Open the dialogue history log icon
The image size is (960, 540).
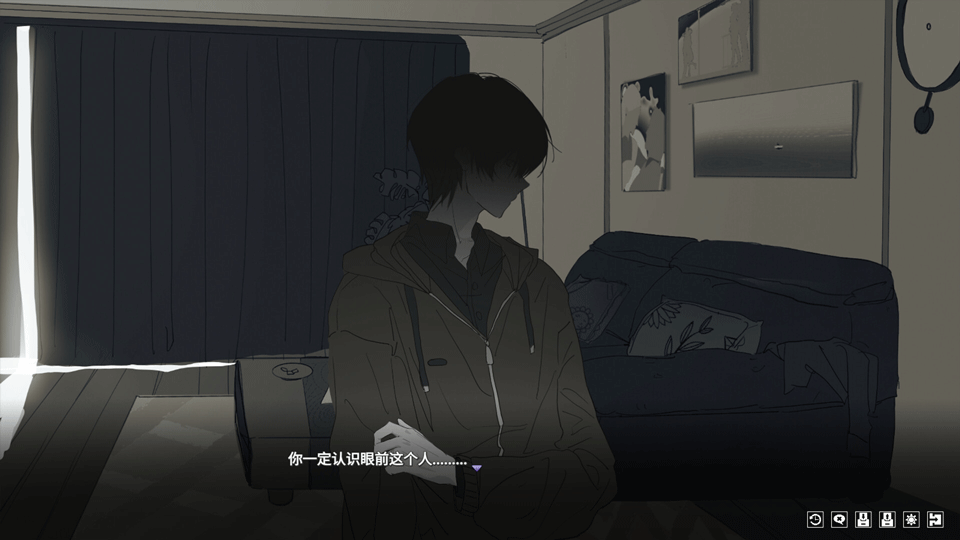pos(815,519)
